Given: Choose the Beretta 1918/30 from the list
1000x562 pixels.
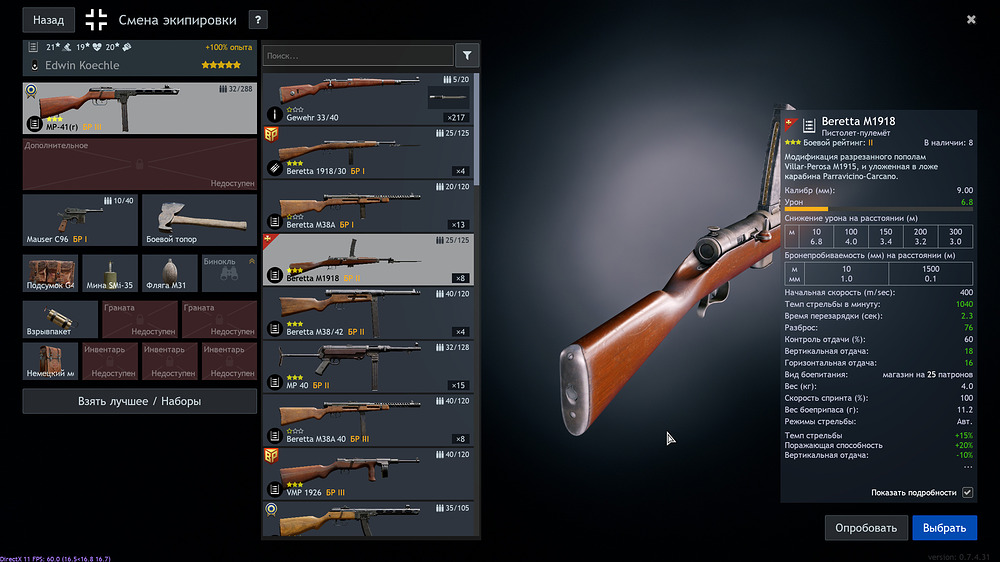Looking at the screenshot, I should (x=367, y=152).
